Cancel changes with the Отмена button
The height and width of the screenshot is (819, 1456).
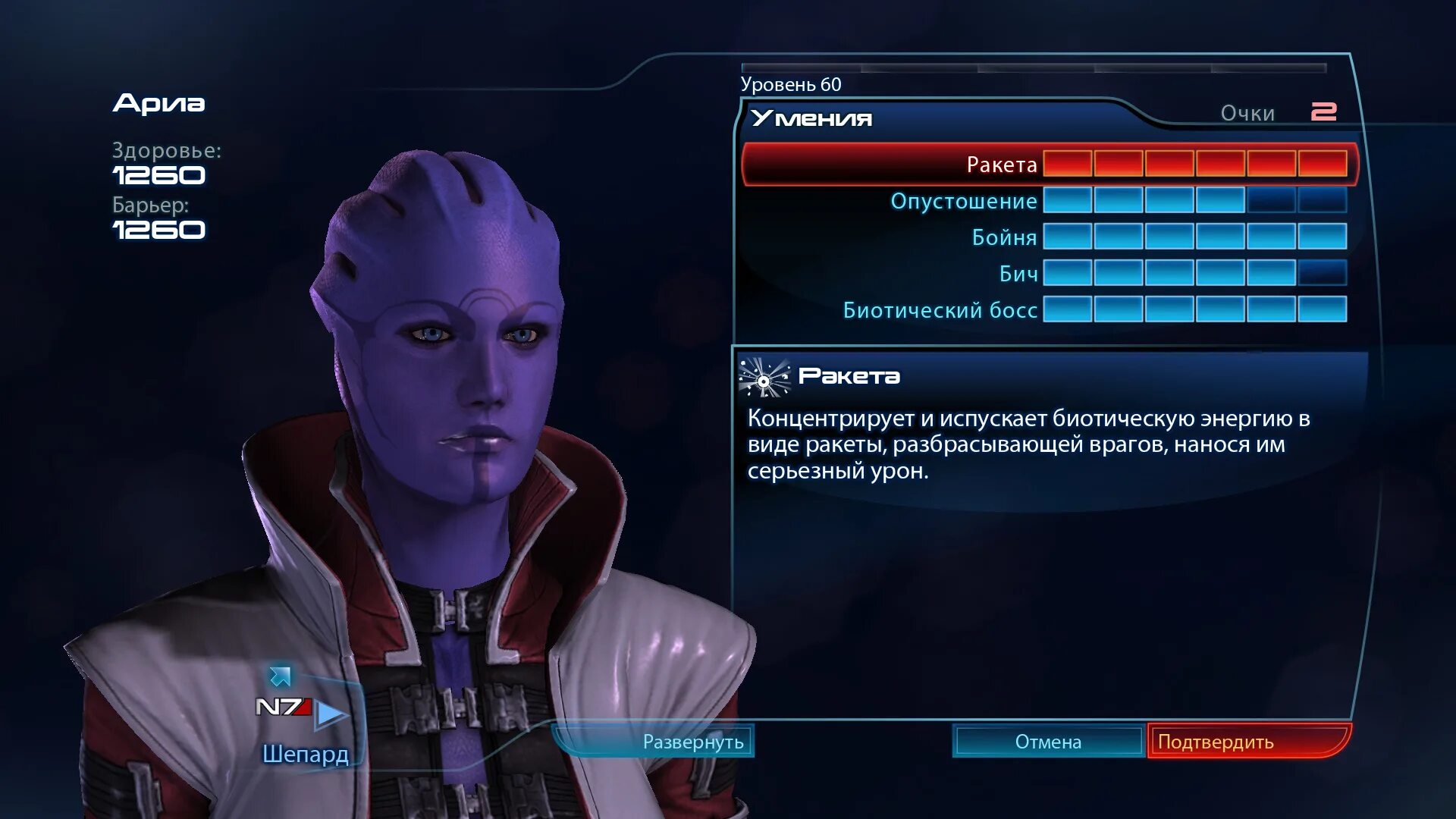tap(1048, 742)
